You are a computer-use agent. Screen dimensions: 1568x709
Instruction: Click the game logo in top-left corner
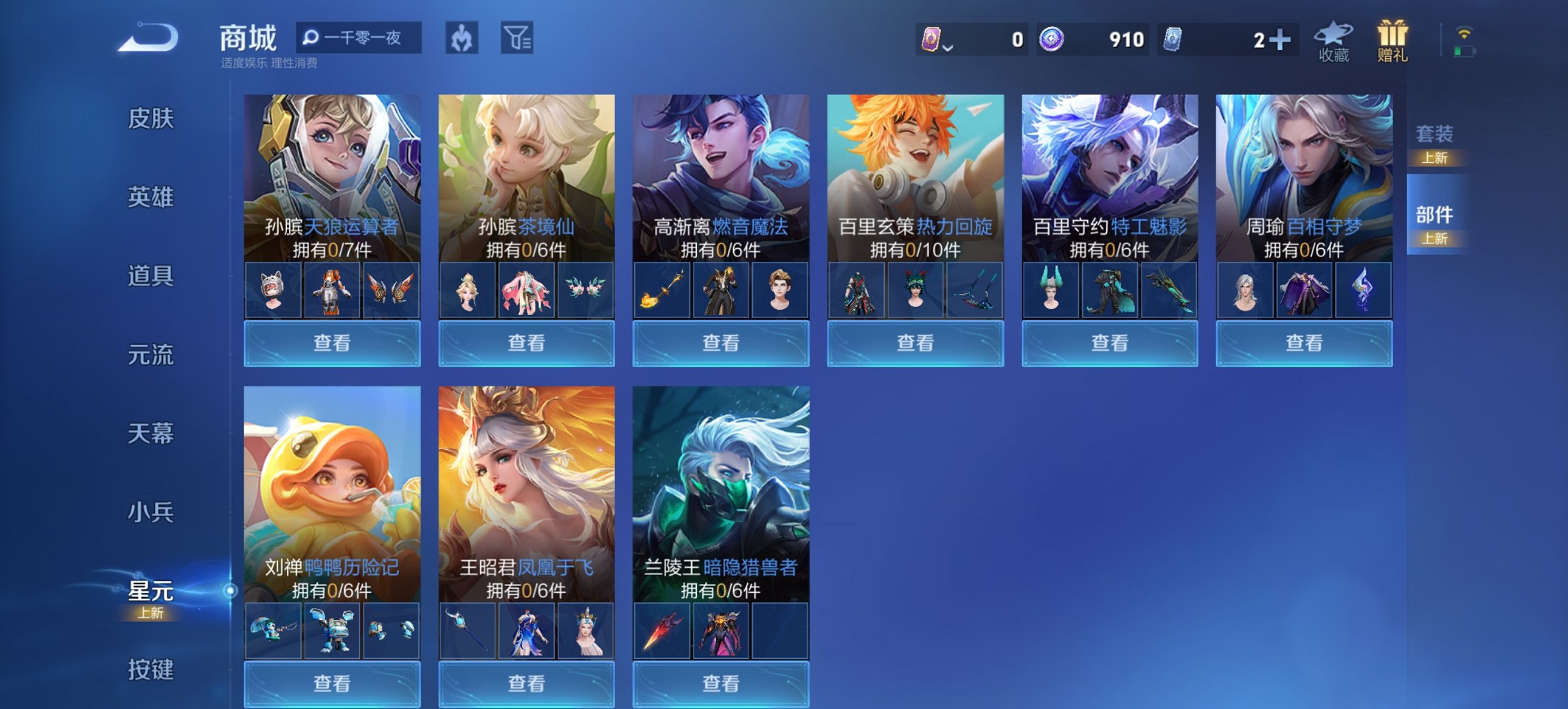pyautogui.click(x=146, y=38)
